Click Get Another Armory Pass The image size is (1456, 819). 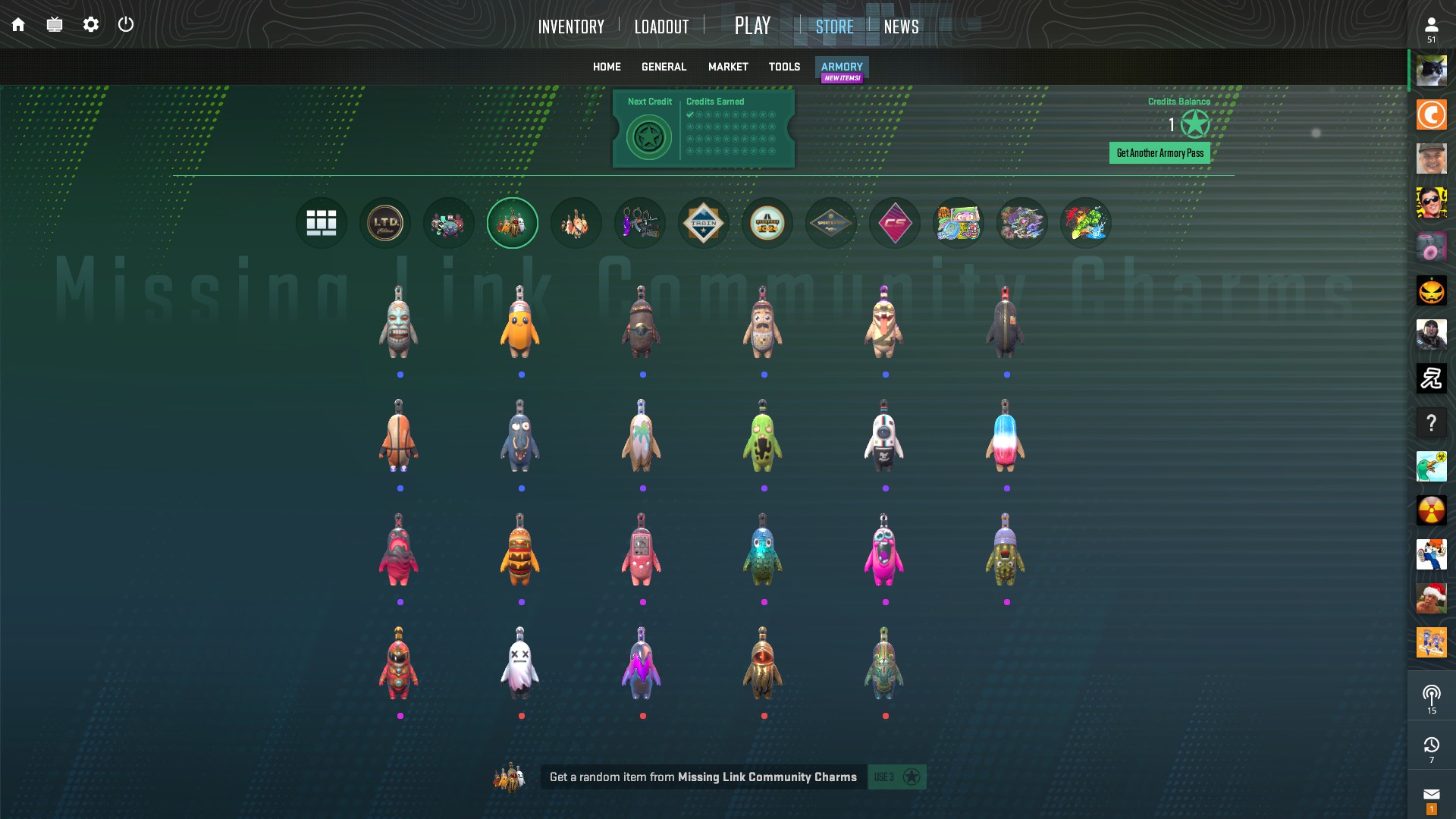[1159, 153]
